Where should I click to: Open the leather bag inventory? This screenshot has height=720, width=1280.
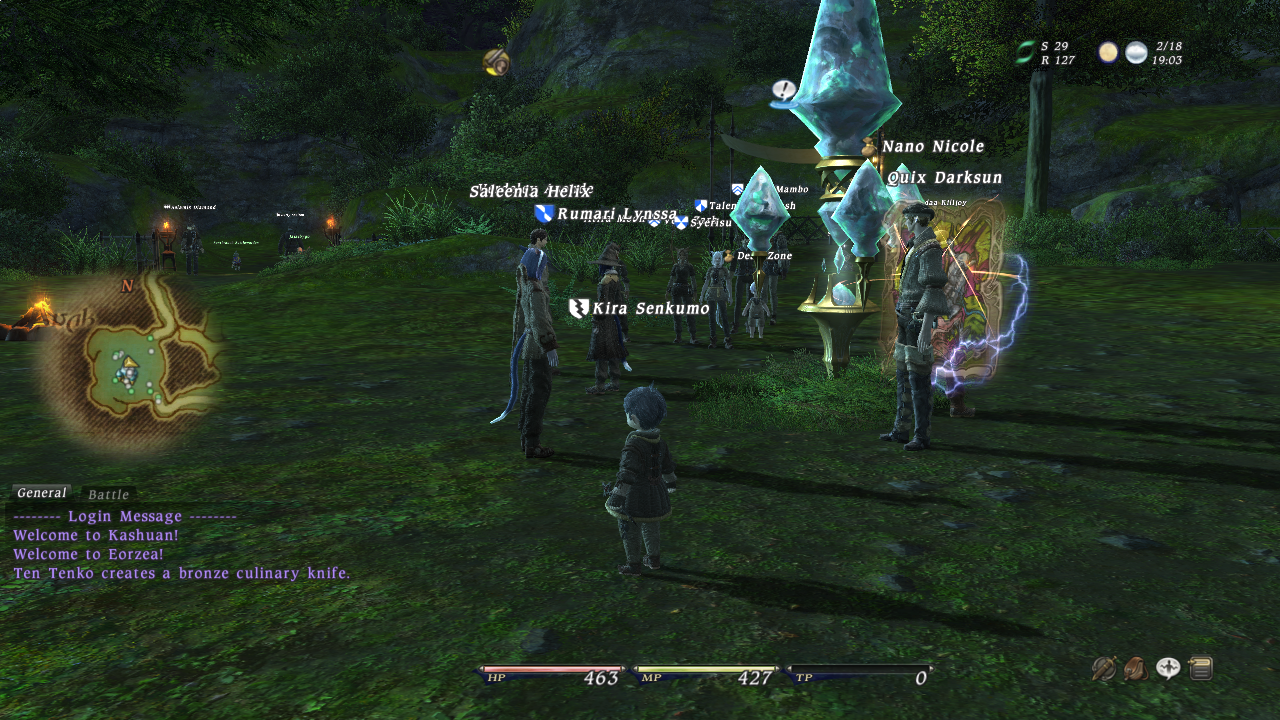pyautogui.click(x=1136, y=668)
